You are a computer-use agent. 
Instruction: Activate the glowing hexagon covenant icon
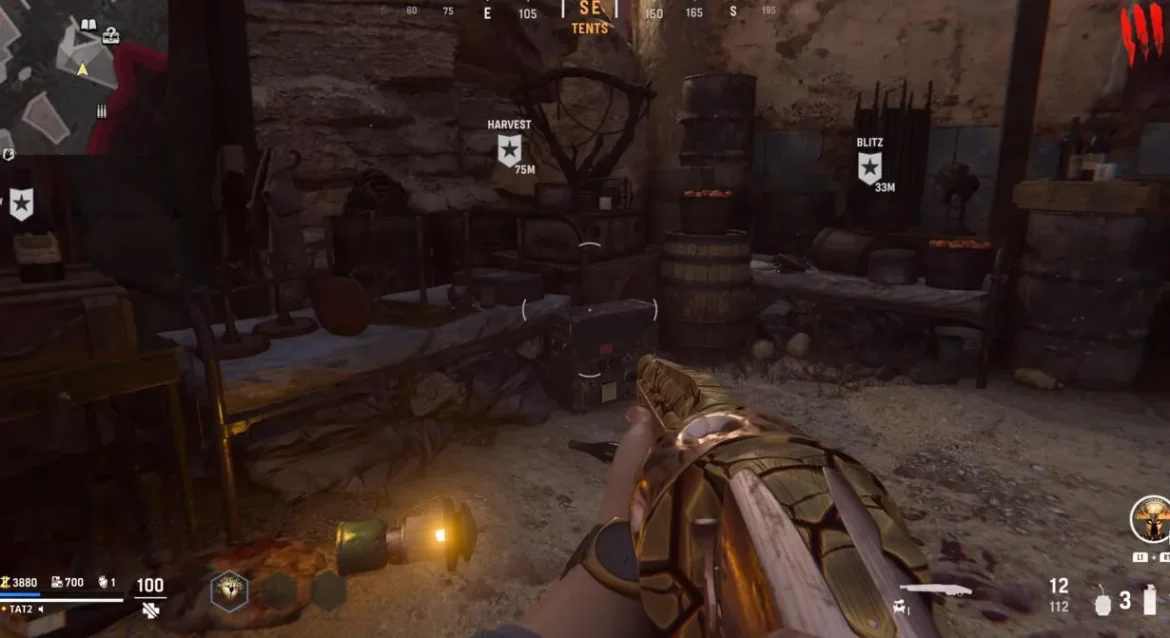click(229, 591)
